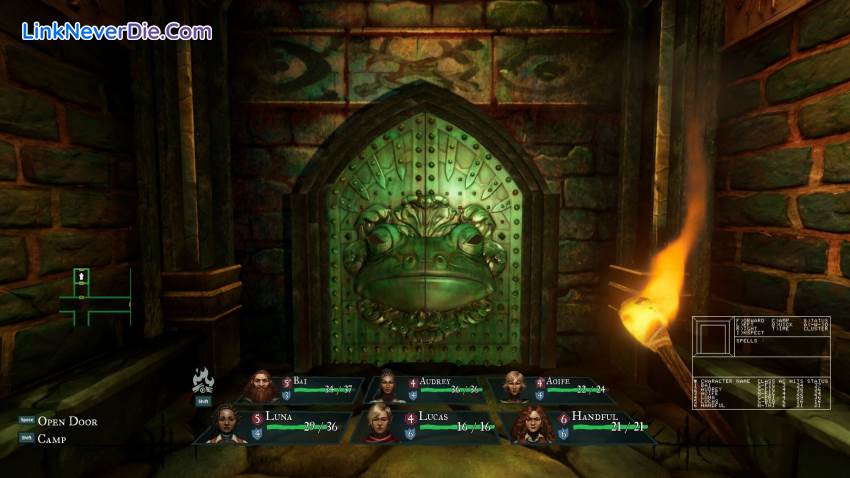Select Aoife's party portrait

point(514,385)
